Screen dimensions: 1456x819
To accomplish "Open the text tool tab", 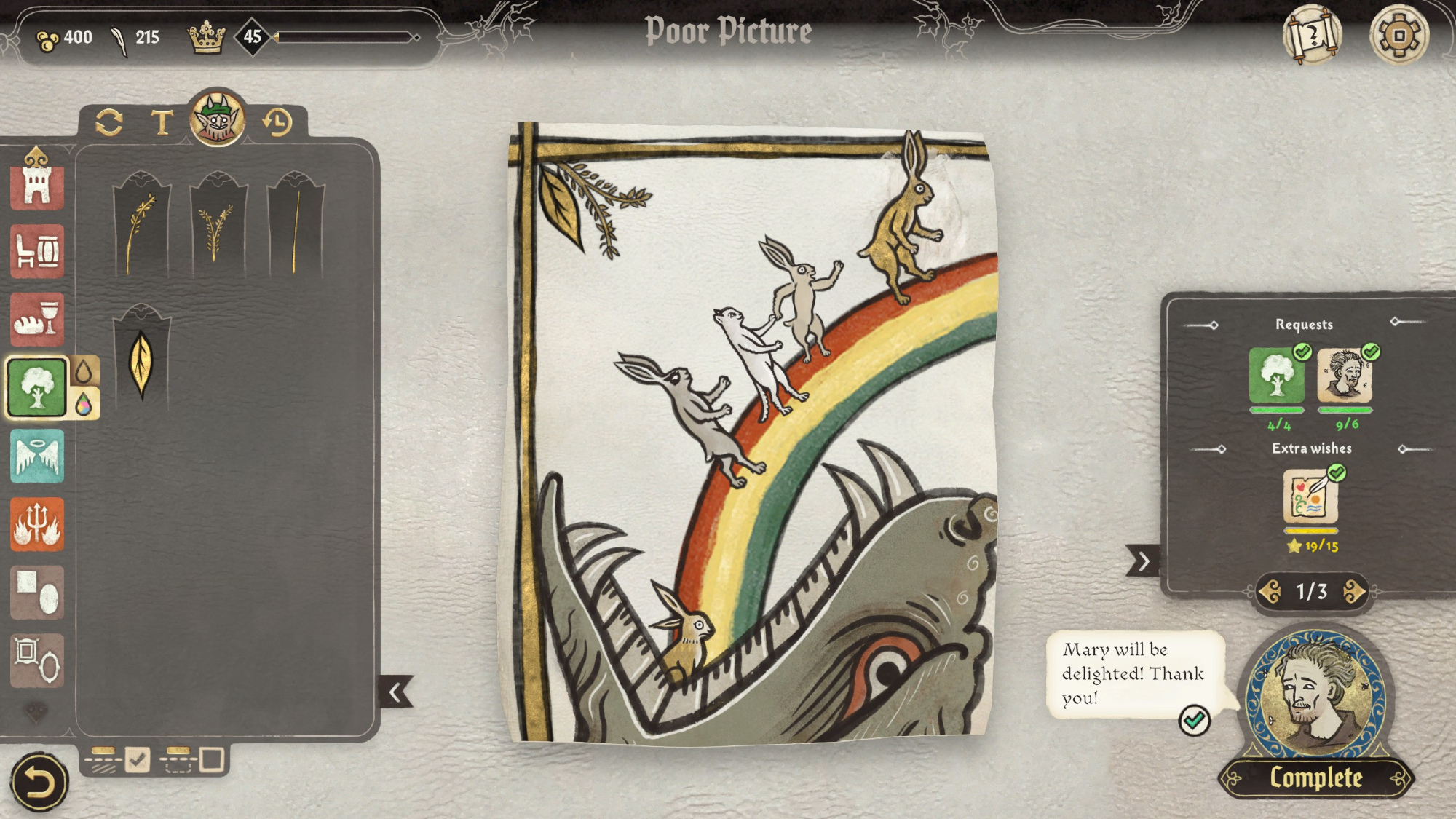I will coord(162,122).
